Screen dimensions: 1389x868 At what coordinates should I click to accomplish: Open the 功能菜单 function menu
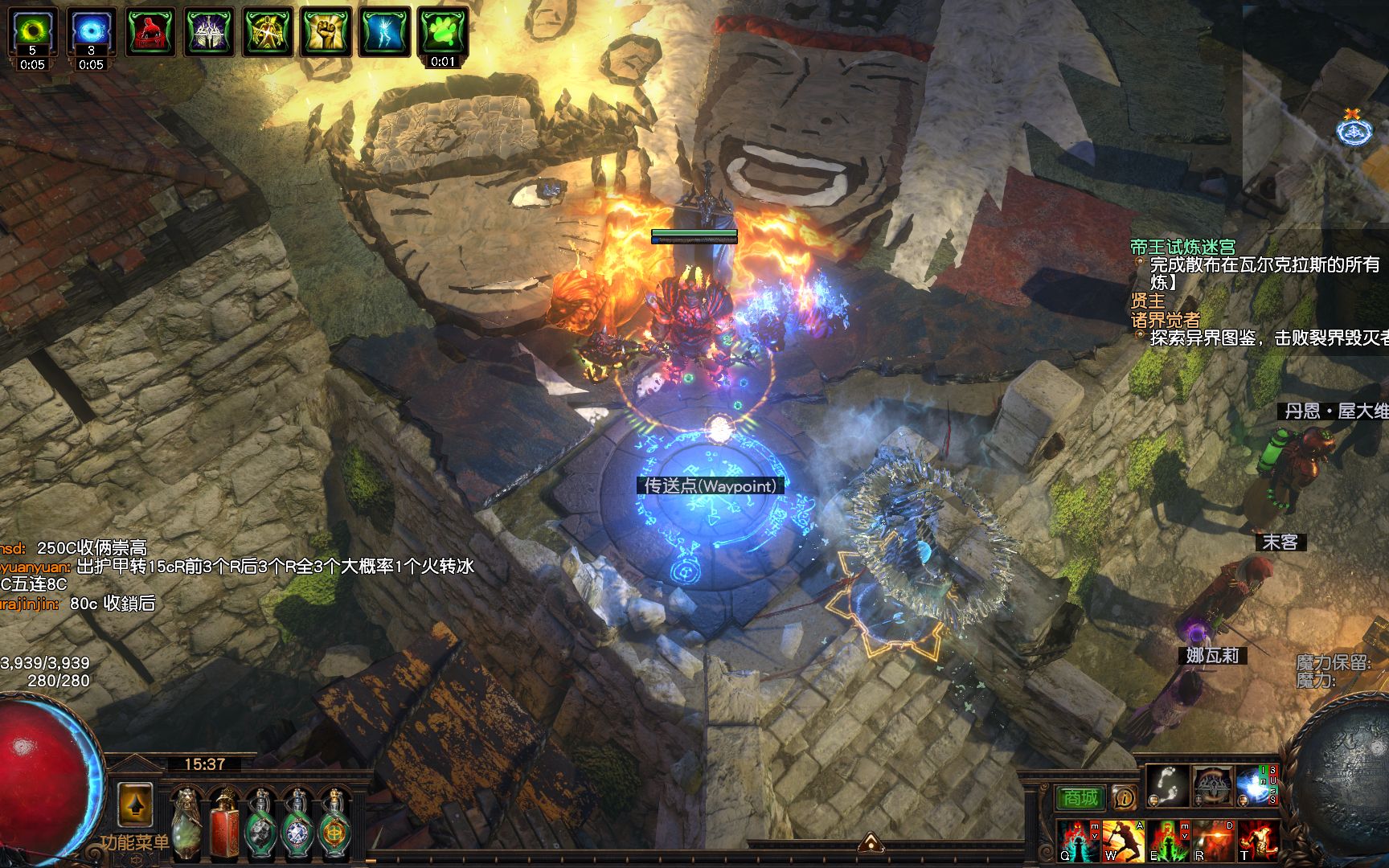[x=135, y=842]
